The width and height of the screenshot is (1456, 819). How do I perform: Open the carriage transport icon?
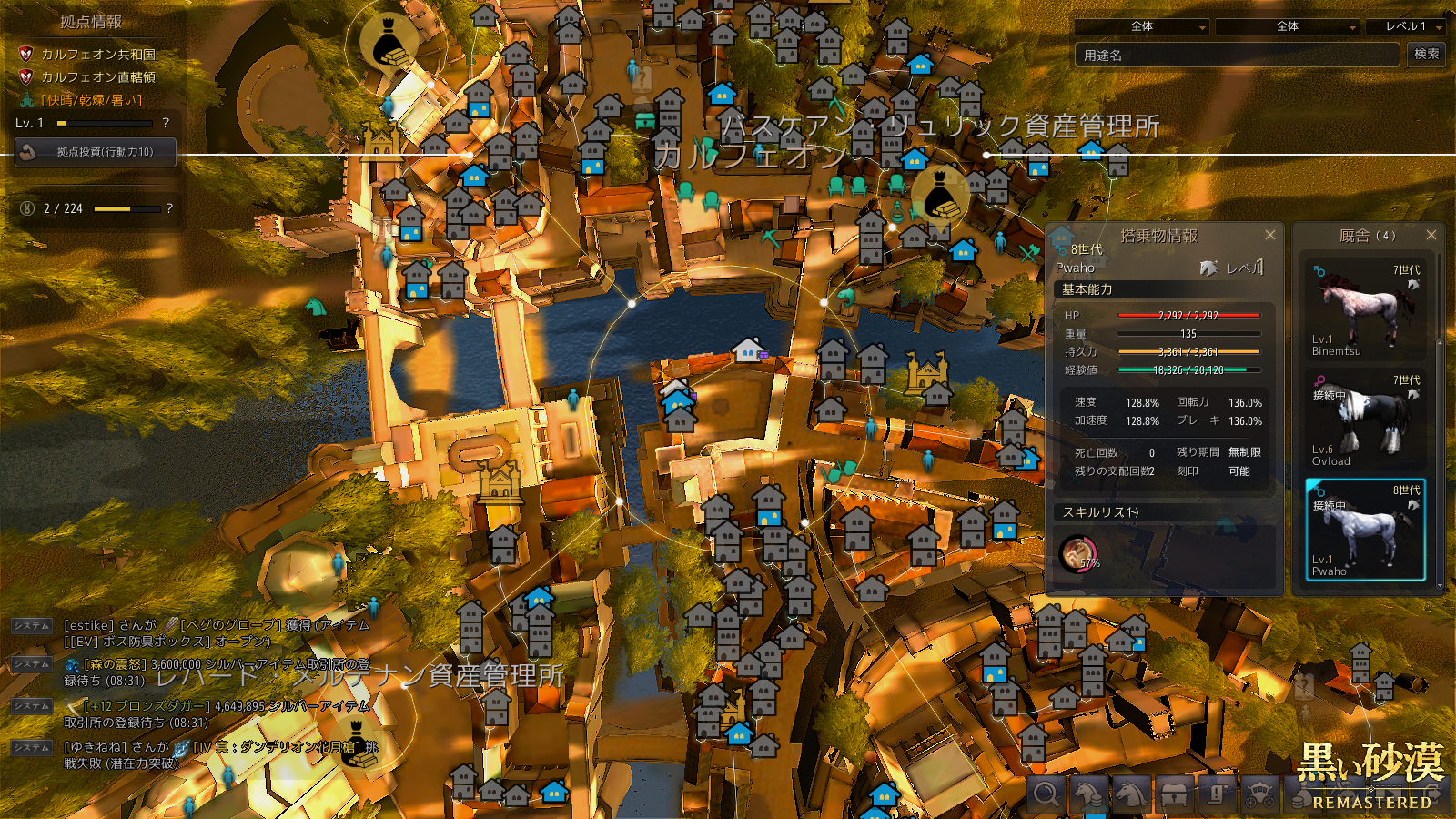[x=1259, y=794]
